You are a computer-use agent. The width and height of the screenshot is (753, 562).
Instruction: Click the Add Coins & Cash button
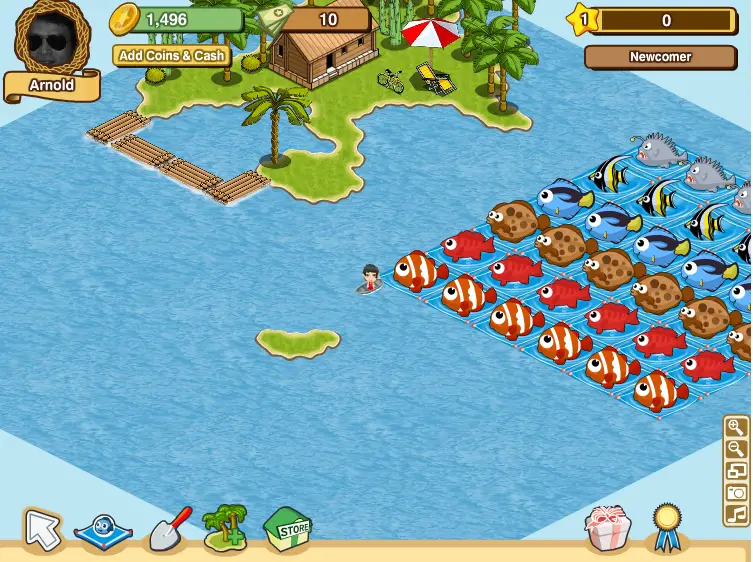[x=171, y=56]
